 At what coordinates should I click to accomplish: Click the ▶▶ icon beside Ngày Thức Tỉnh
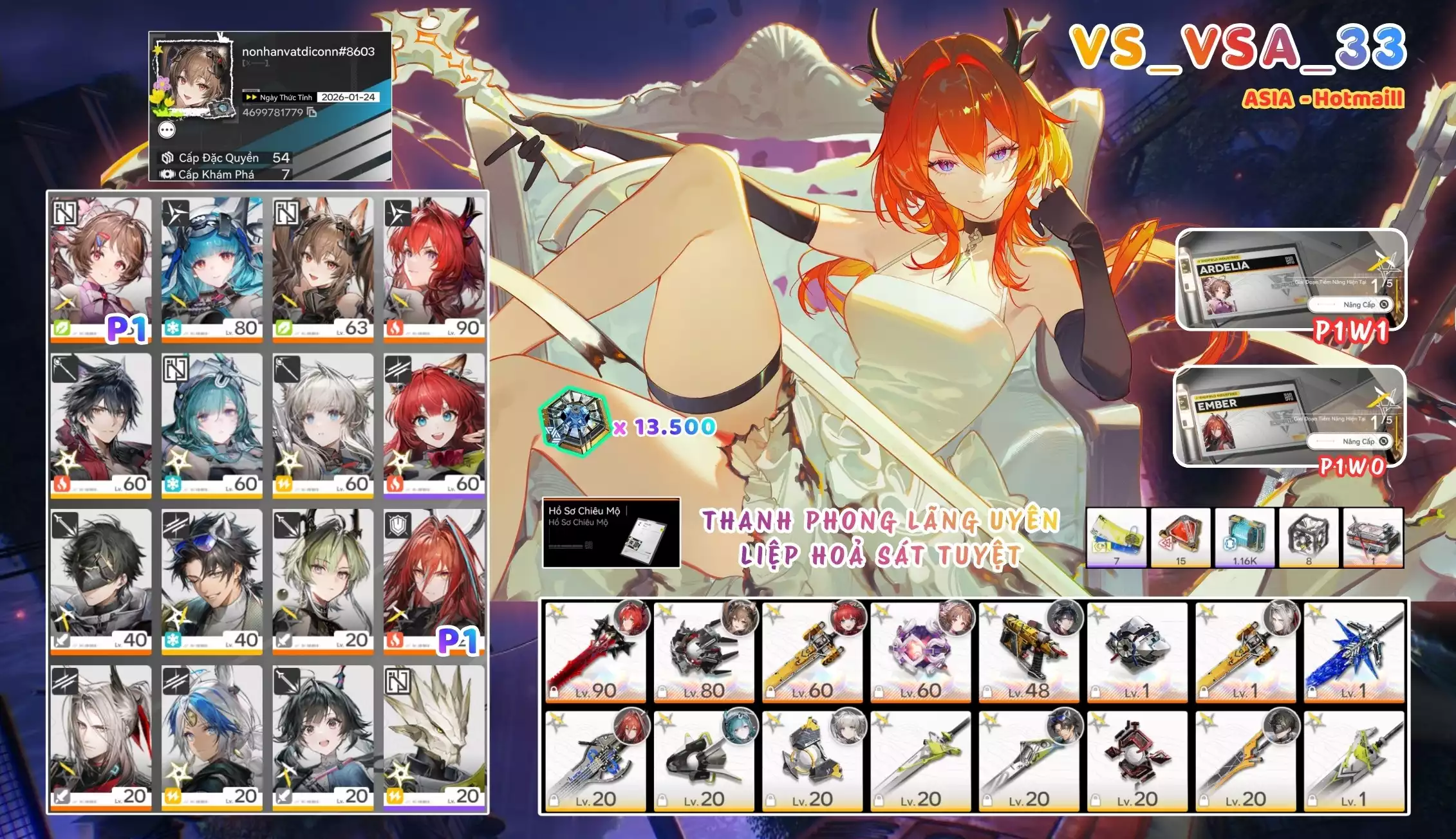250,97
